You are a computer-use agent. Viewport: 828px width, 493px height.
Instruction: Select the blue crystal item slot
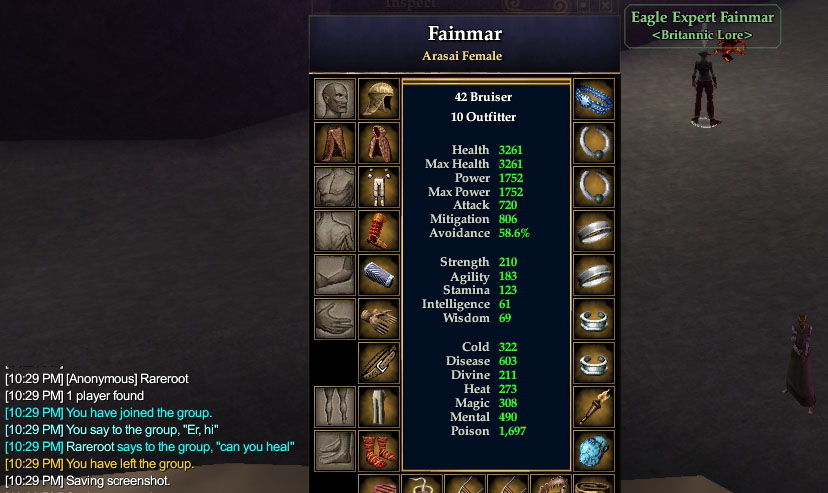point(594,450)
